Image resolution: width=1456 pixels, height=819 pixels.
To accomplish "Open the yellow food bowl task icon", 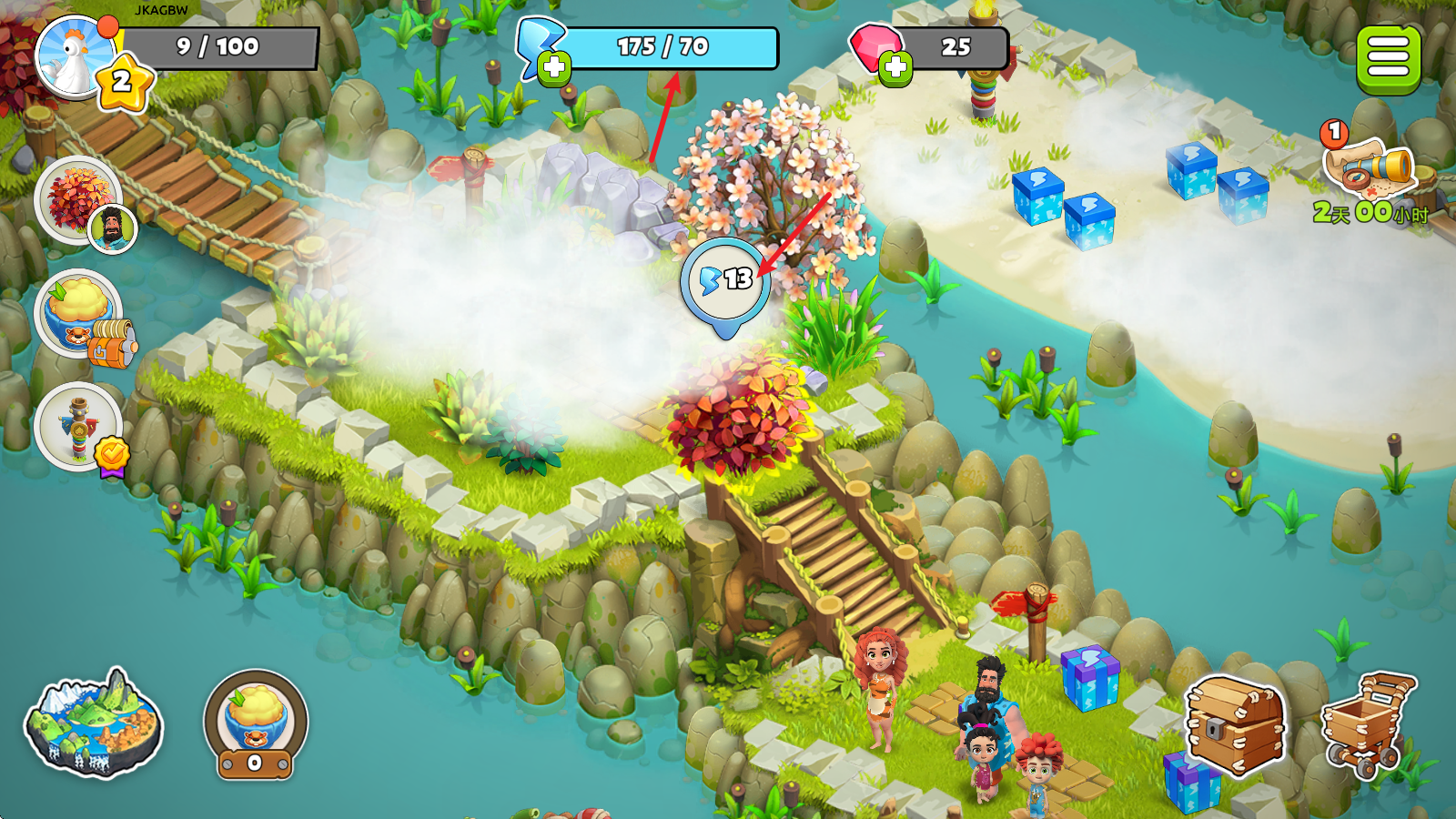I will (79, 311).
